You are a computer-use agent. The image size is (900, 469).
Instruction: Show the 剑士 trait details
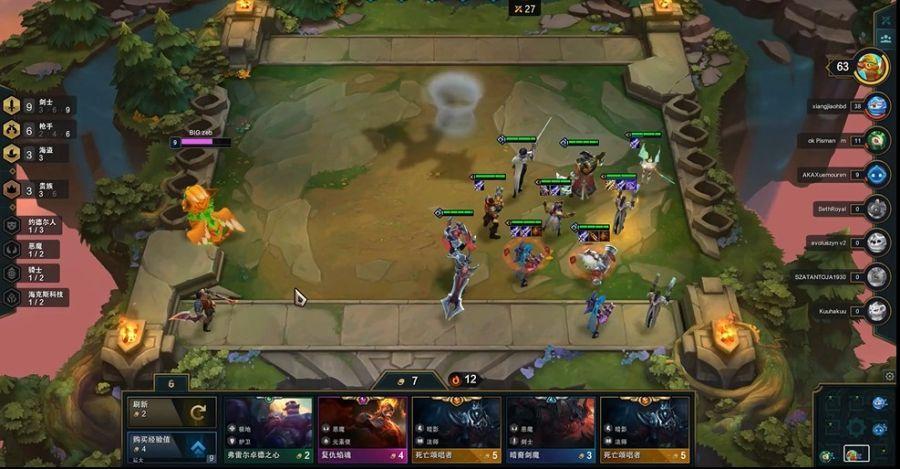click(x=40, y=105)
